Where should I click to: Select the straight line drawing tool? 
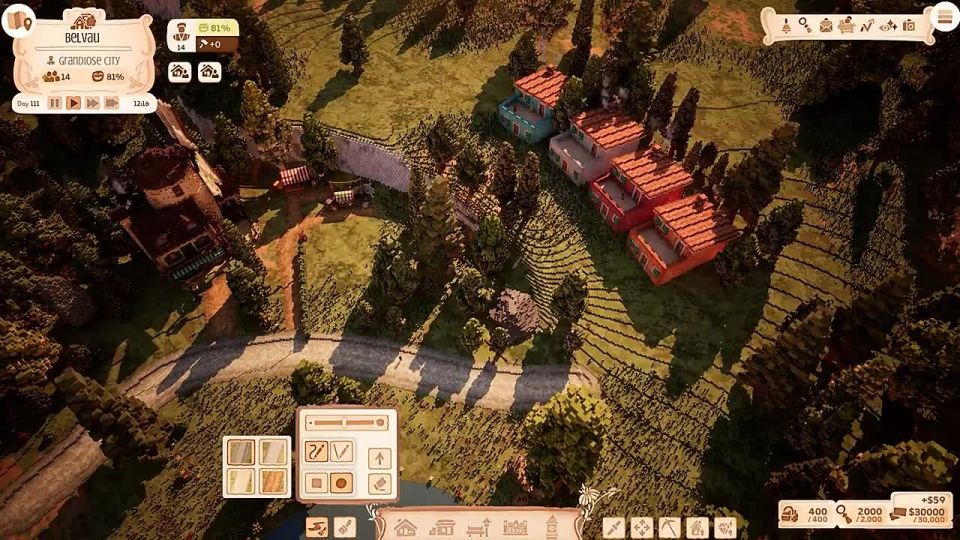(342, 452)
